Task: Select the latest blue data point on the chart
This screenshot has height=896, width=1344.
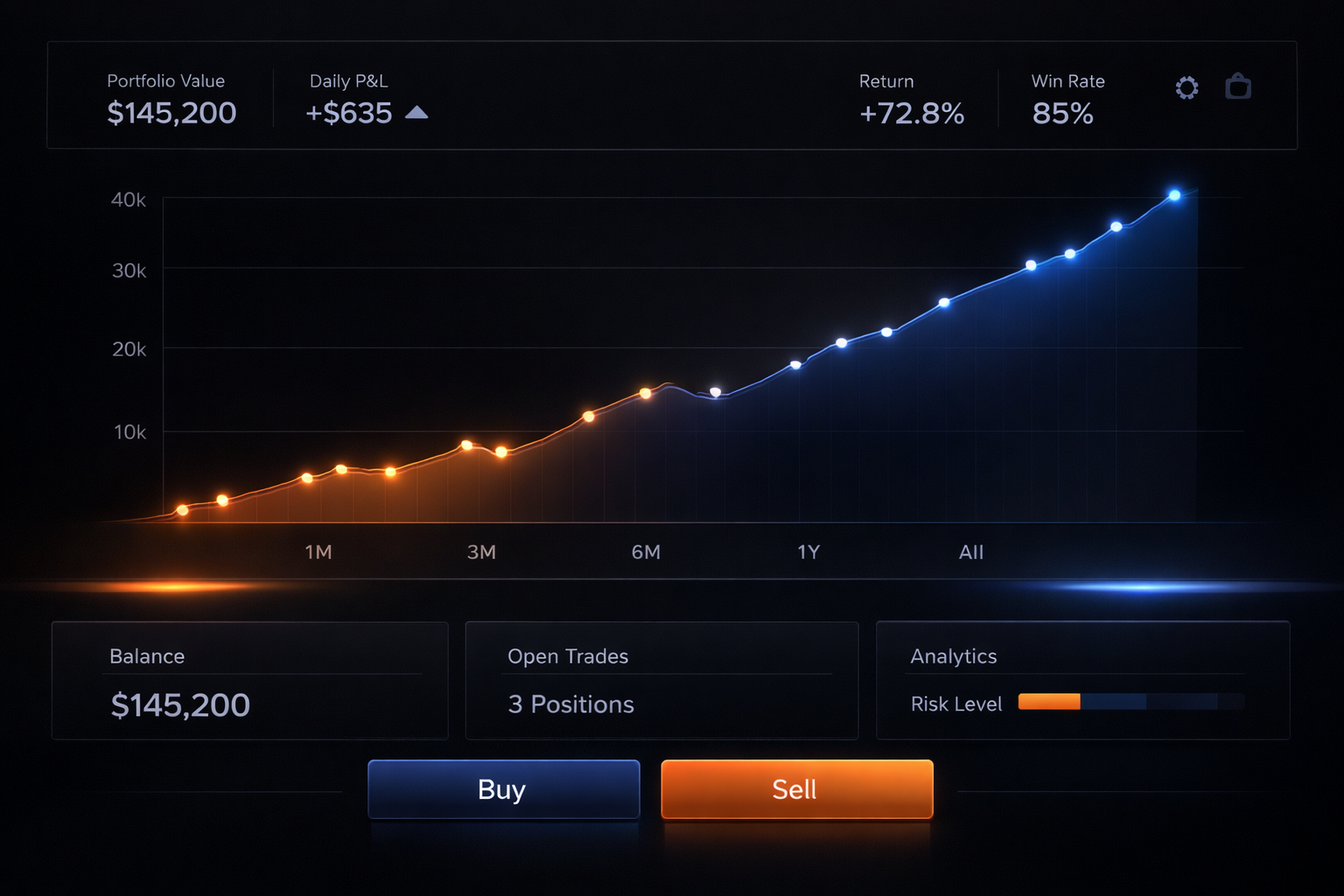Action: (1175, 195)
